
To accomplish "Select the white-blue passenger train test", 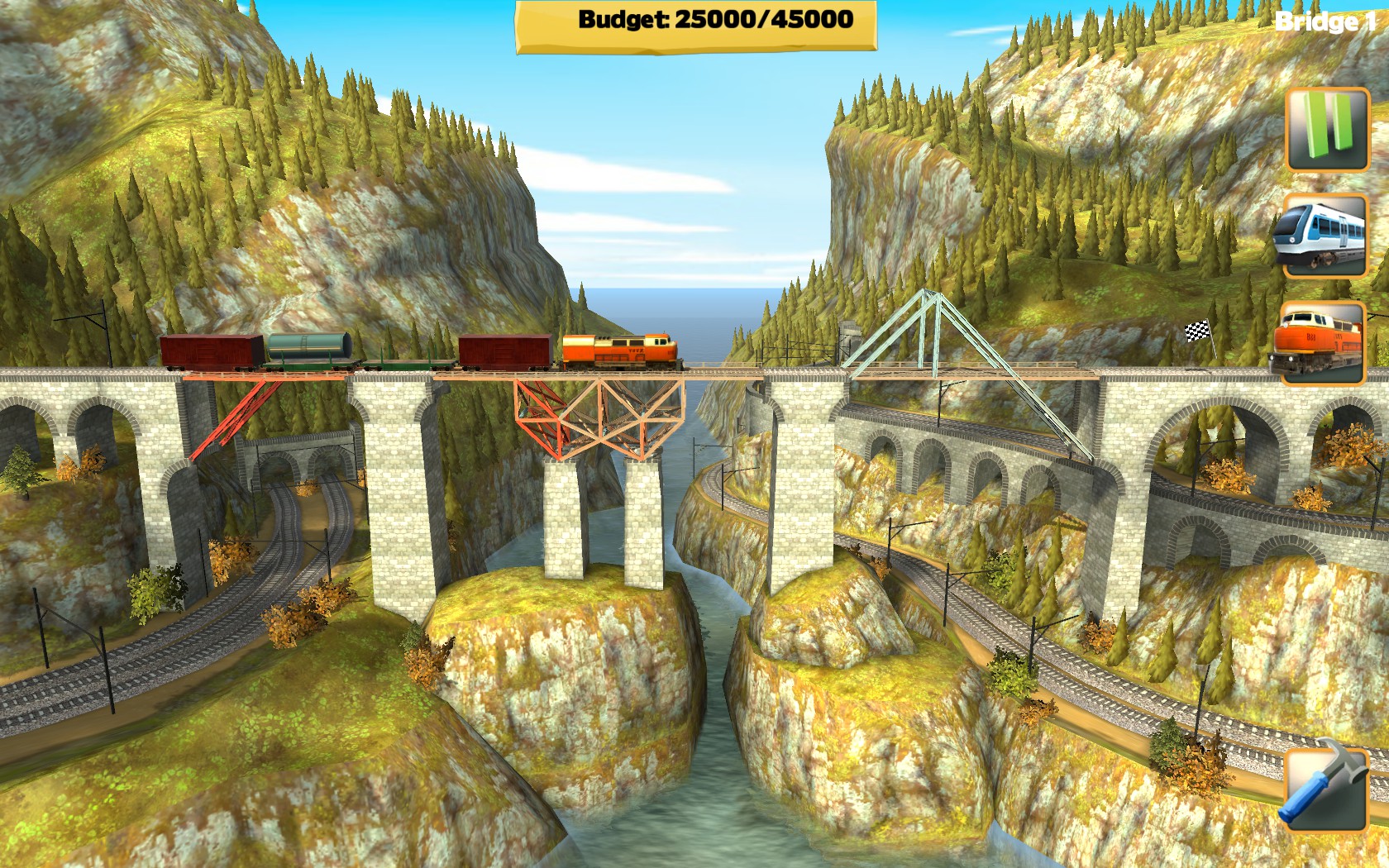I will click(1324, 236).
